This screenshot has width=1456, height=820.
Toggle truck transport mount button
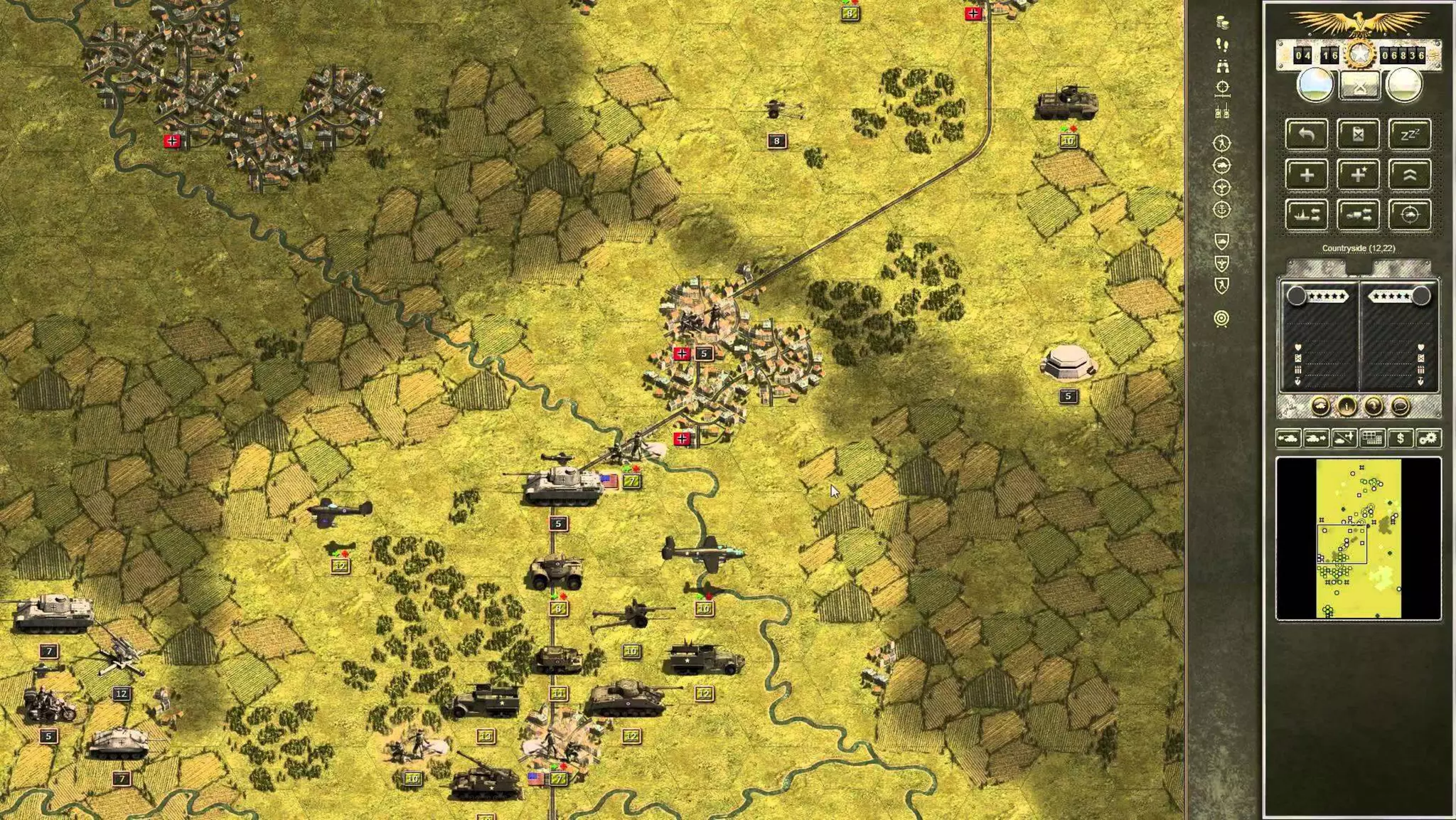pos(1358,215)
